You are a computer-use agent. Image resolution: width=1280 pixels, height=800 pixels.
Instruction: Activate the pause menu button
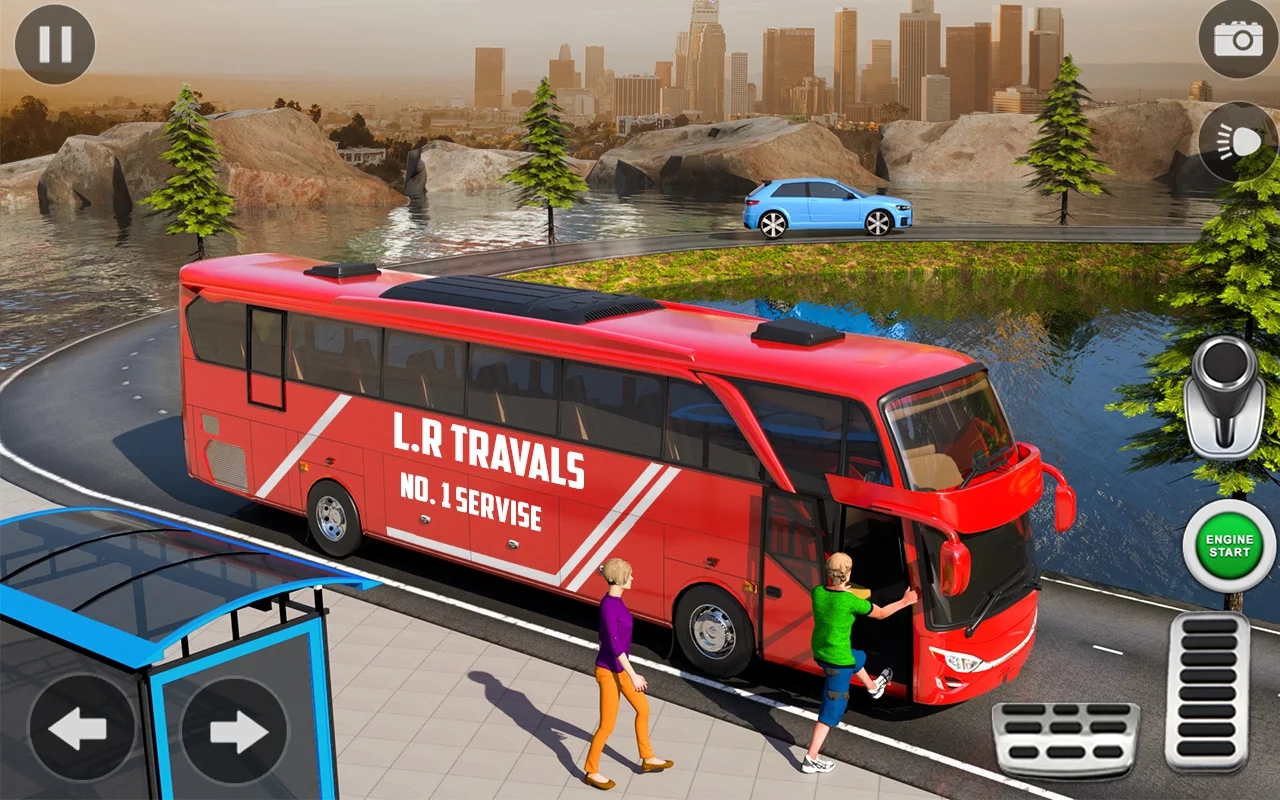[x=55, y=42]
